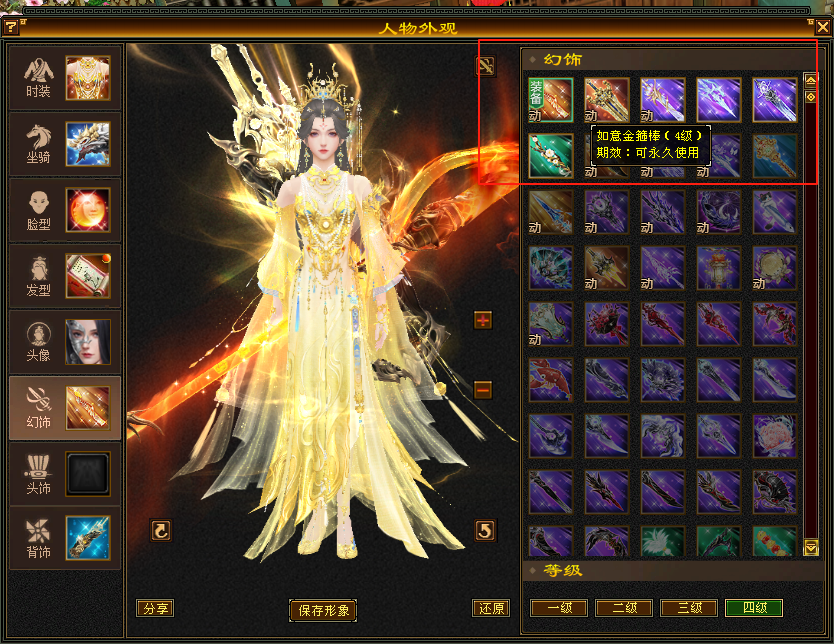
Task: Zoom in with the plus button
Action: (483, 320)
